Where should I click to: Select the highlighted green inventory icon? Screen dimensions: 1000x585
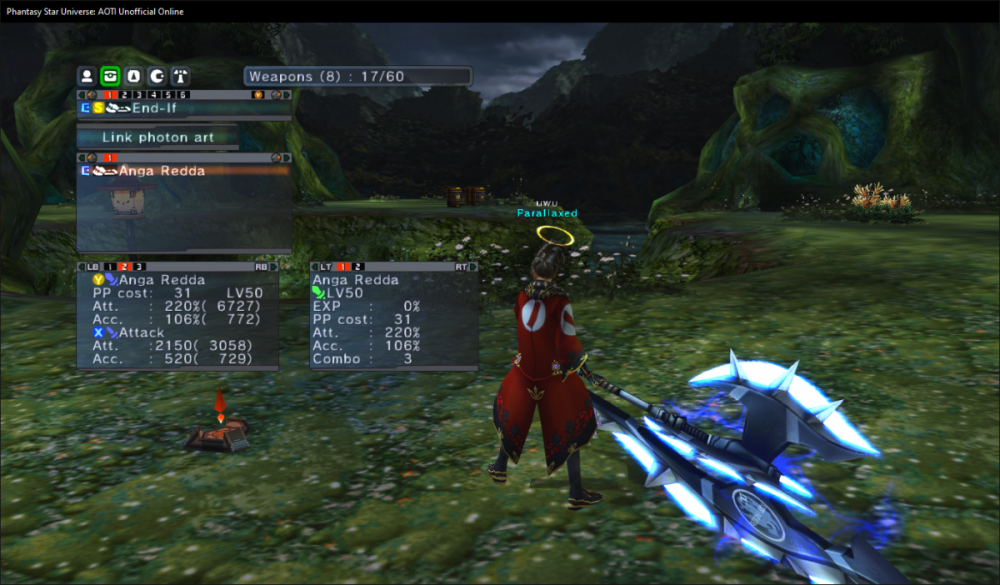point(110,76)
